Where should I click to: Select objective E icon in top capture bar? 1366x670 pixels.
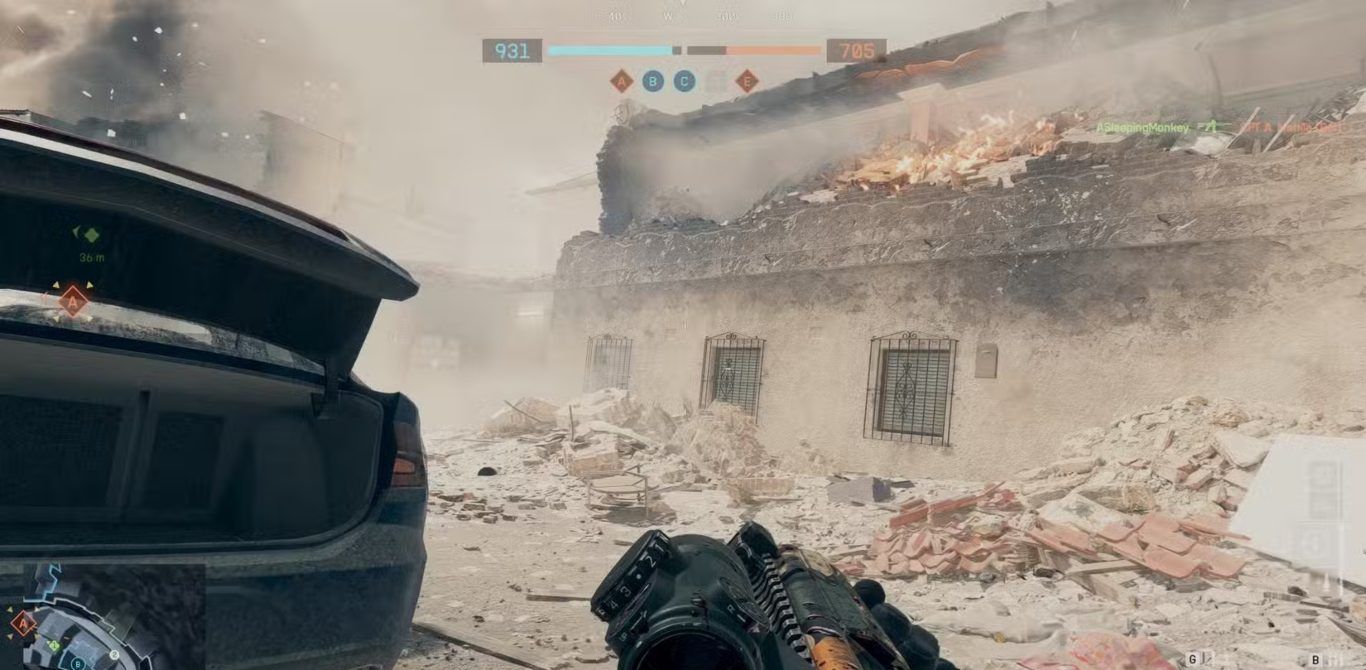coord(747,81)
